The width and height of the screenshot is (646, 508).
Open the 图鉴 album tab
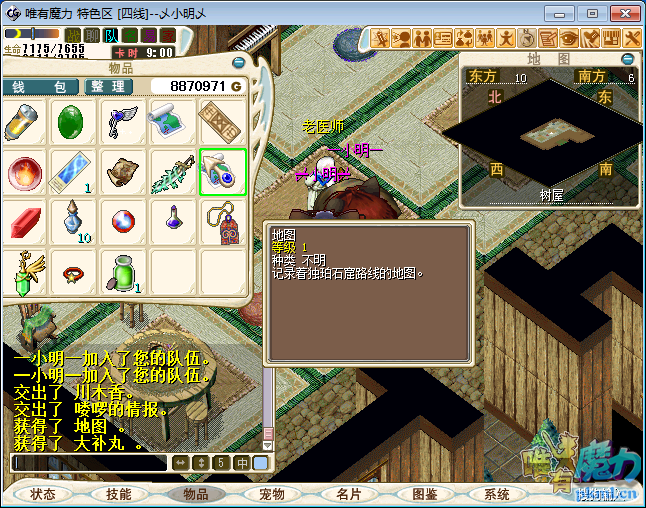point(424,494)
